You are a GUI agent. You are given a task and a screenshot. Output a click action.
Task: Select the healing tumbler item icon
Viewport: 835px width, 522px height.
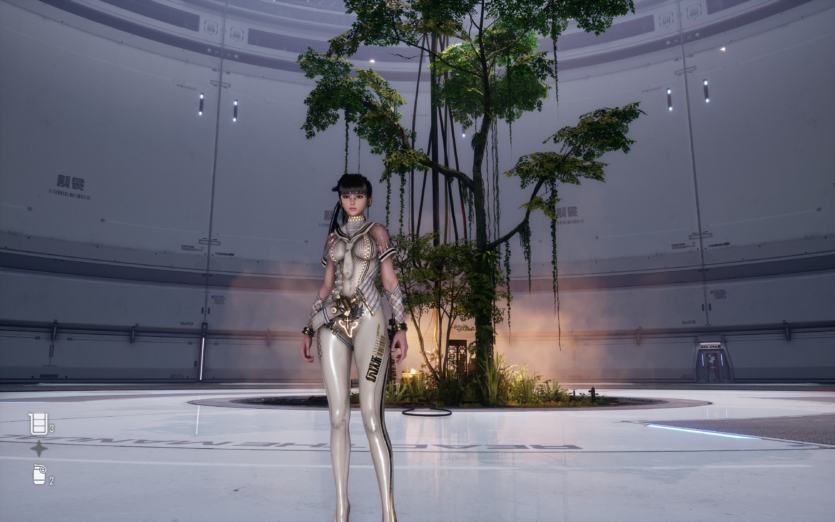tap(38, 423)
